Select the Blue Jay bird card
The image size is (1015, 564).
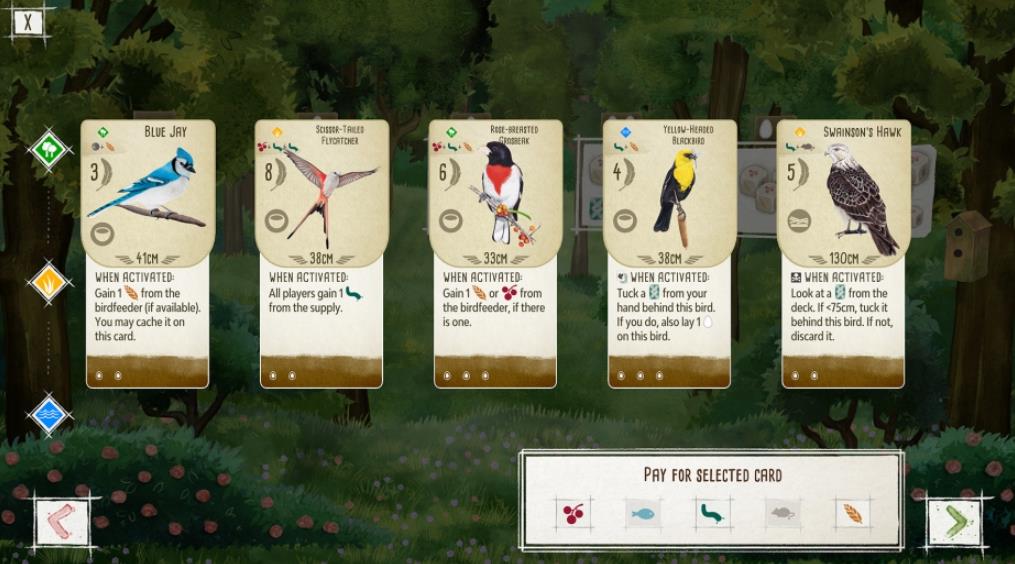pos(145,252)
